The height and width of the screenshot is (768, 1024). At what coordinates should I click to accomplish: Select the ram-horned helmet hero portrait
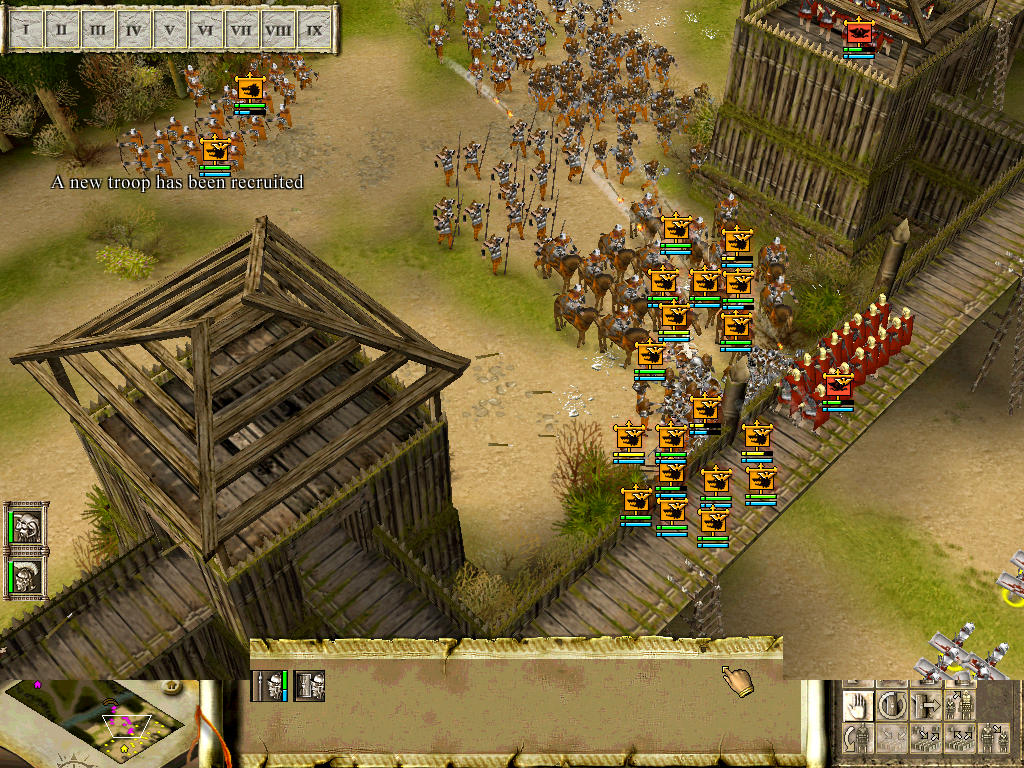(26, 526)
